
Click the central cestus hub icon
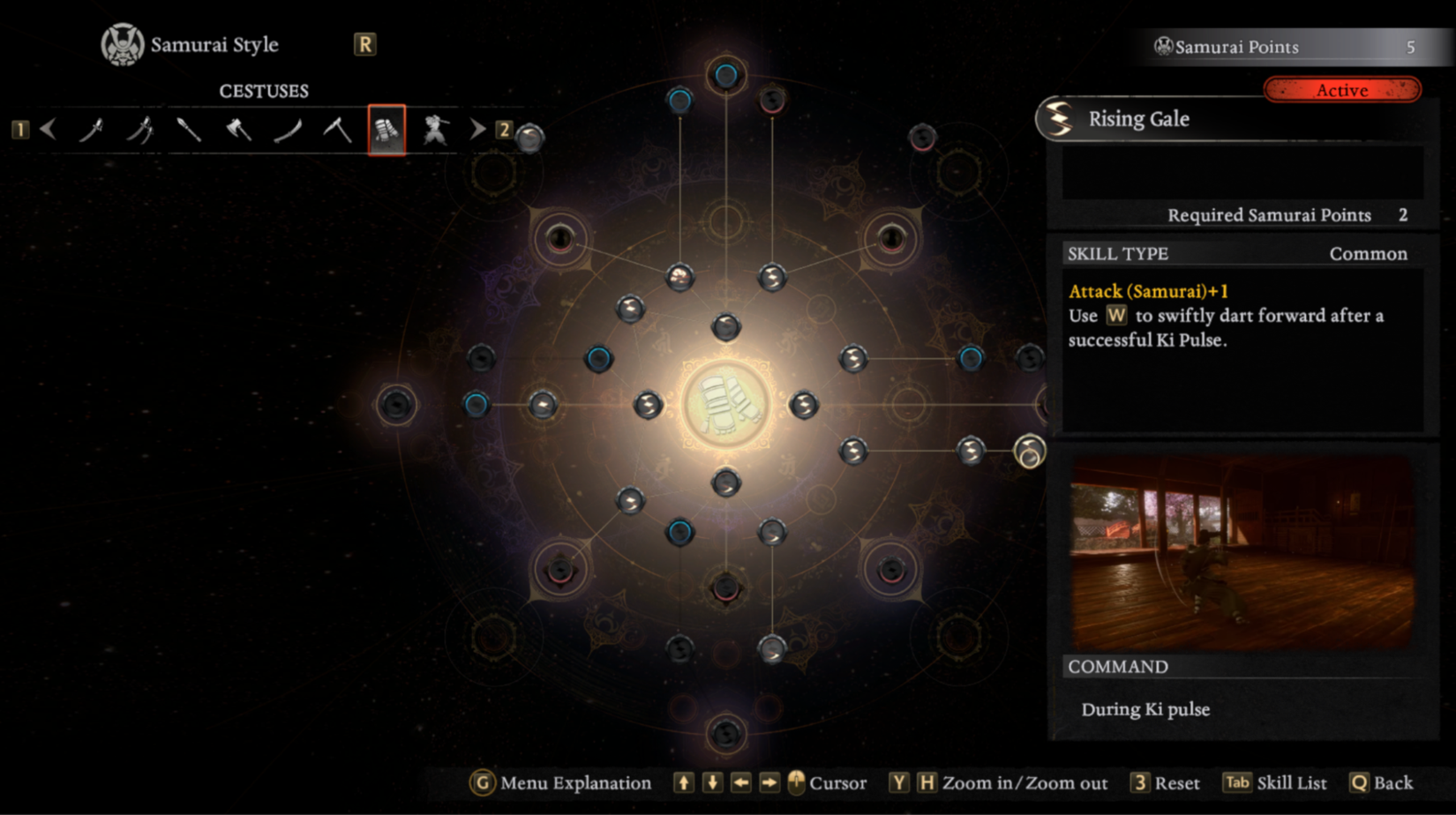point(725,404)
